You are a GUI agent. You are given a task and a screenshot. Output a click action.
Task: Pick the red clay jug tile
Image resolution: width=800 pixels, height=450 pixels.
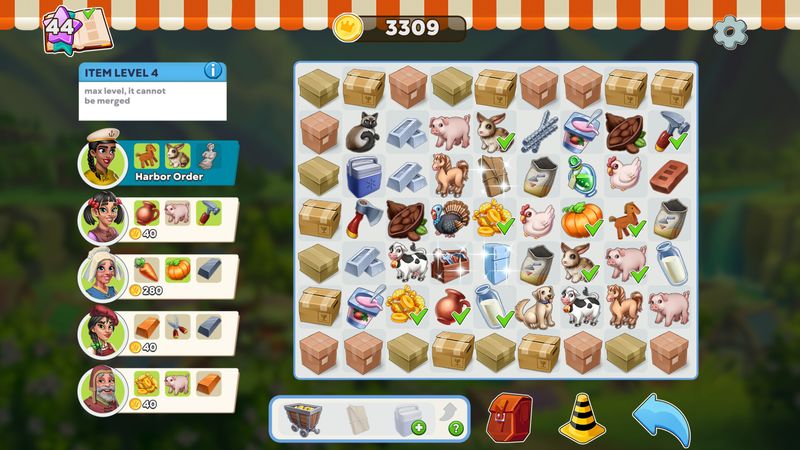click(450, 304)
